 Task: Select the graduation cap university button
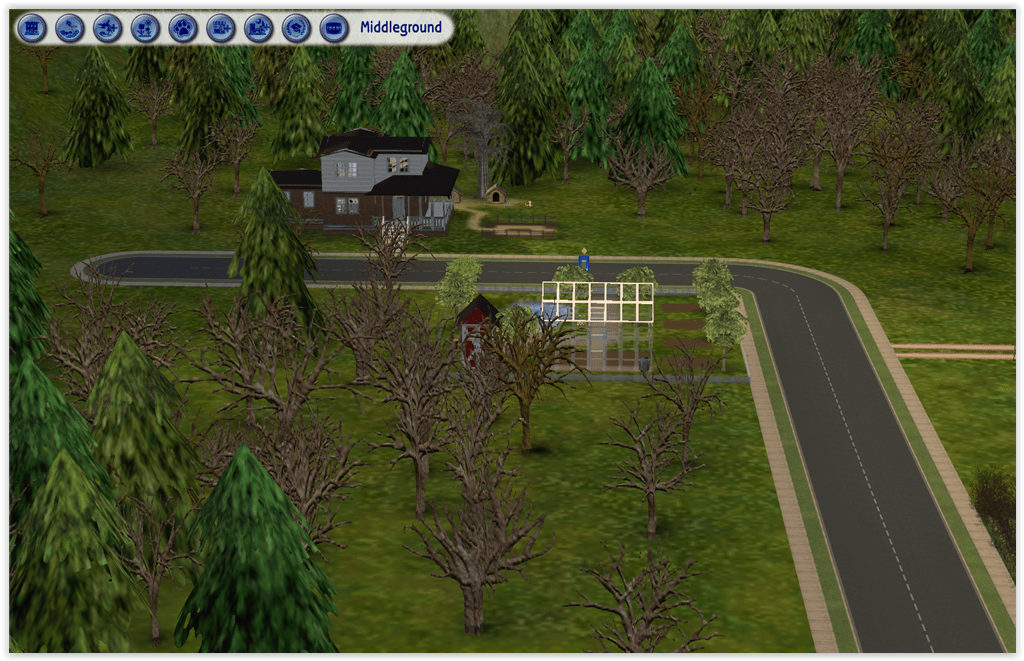click(296, 28)
